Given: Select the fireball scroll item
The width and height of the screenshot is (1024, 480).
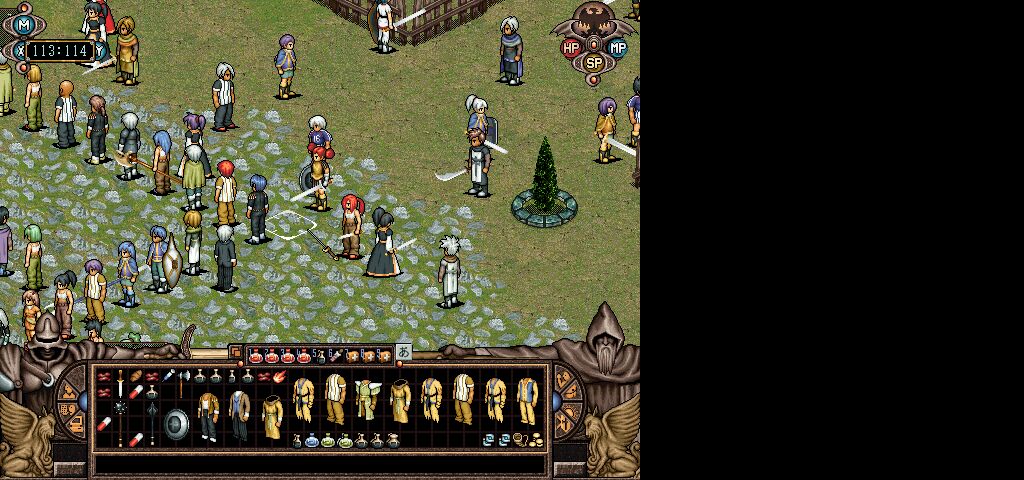Looking at the screenshot, I should [x=279, y=376].
